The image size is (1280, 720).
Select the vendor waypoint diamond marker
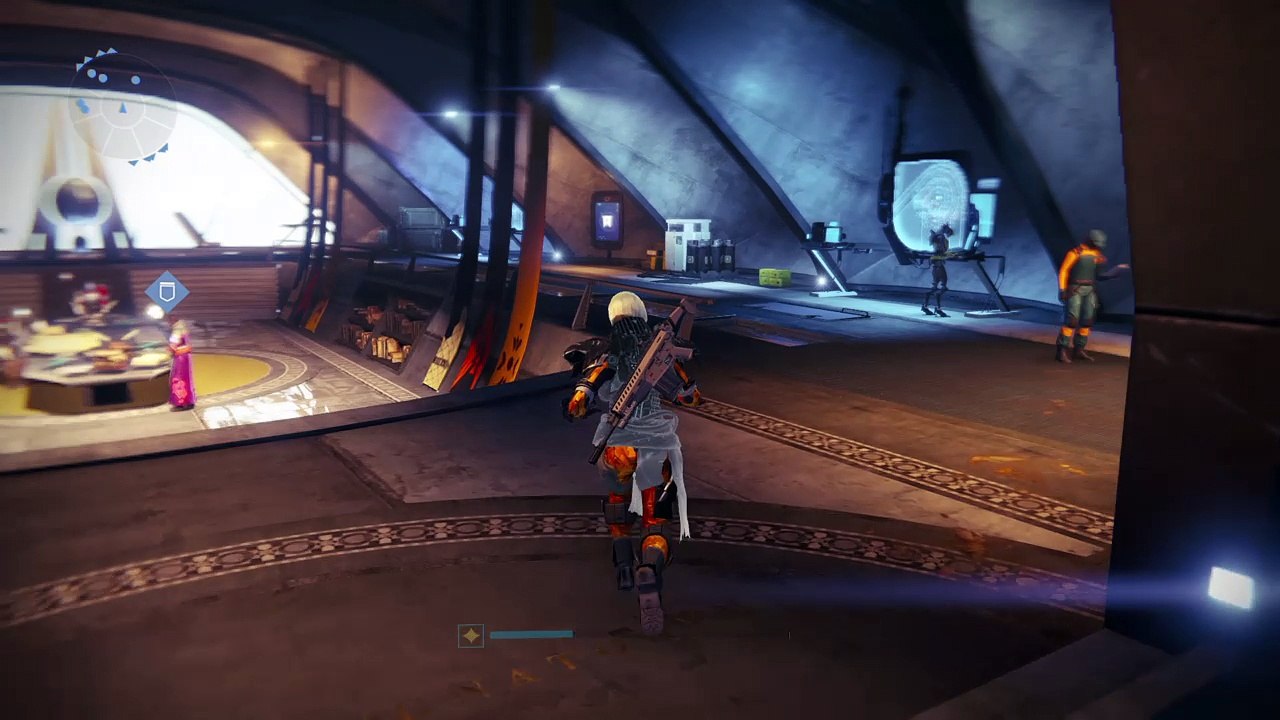[x=167, y=293]
